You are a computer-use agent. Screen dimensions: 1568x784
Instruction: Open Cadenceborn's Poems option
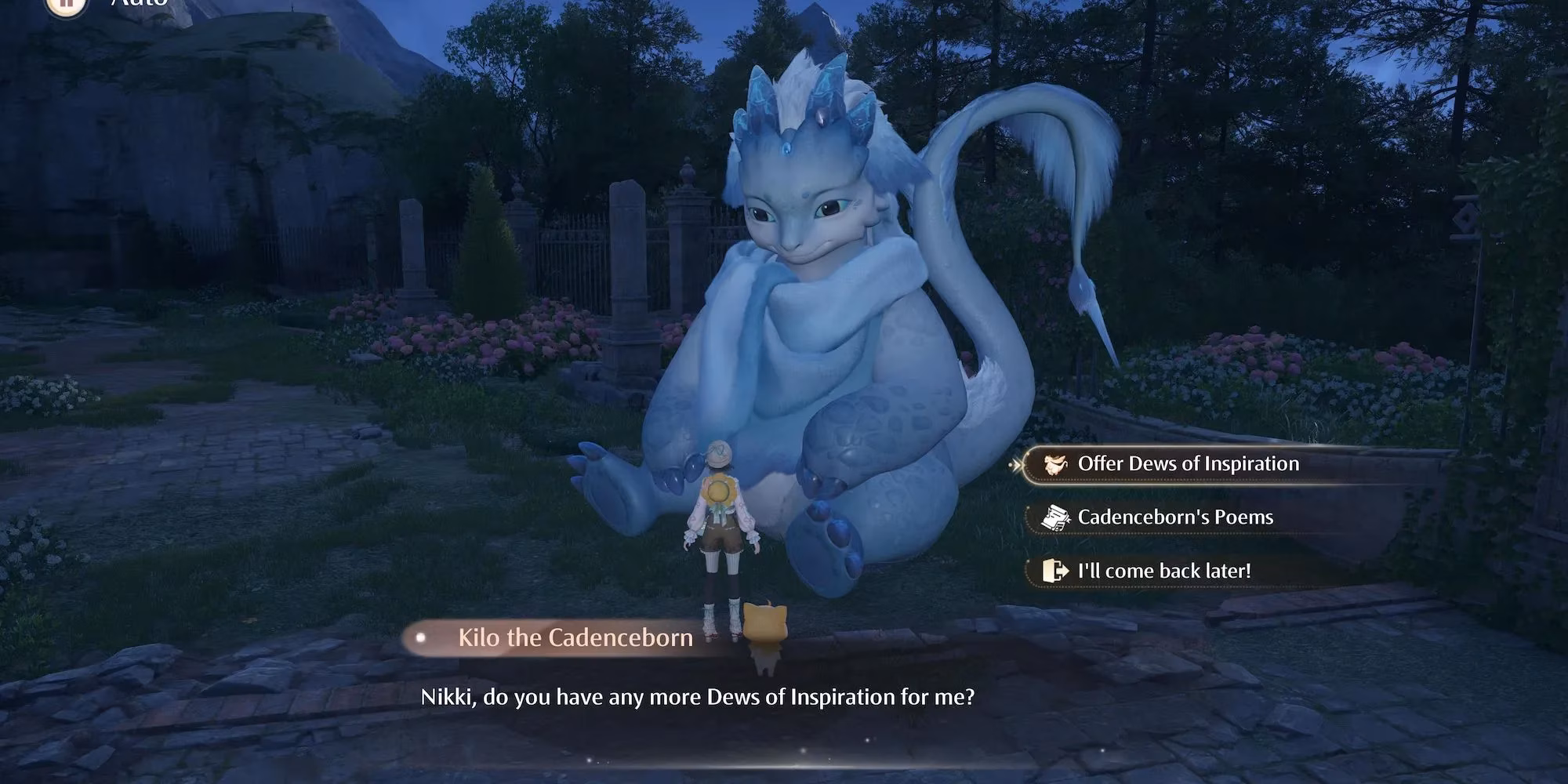(1174, 517)
